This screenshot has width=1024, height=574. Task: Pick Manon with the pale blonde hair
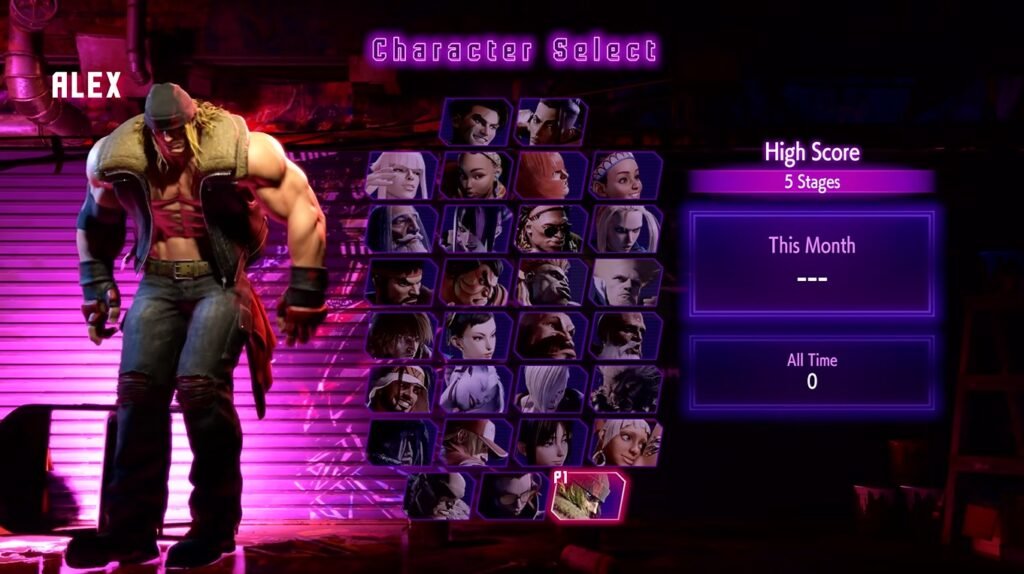(x=402, y=176)
